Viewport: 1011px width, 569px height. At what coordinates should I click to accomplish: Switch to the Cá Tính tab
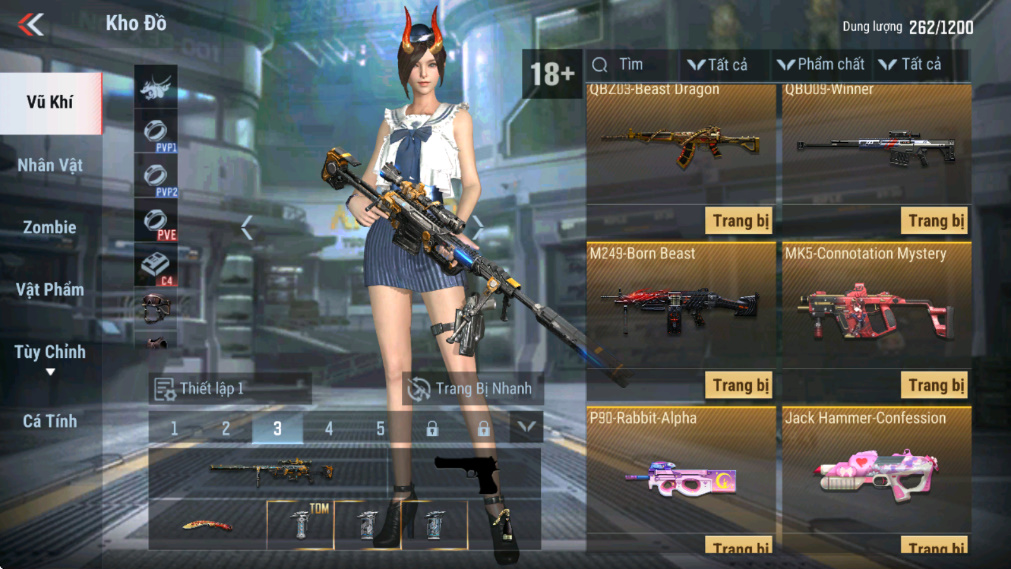[50, 421]
